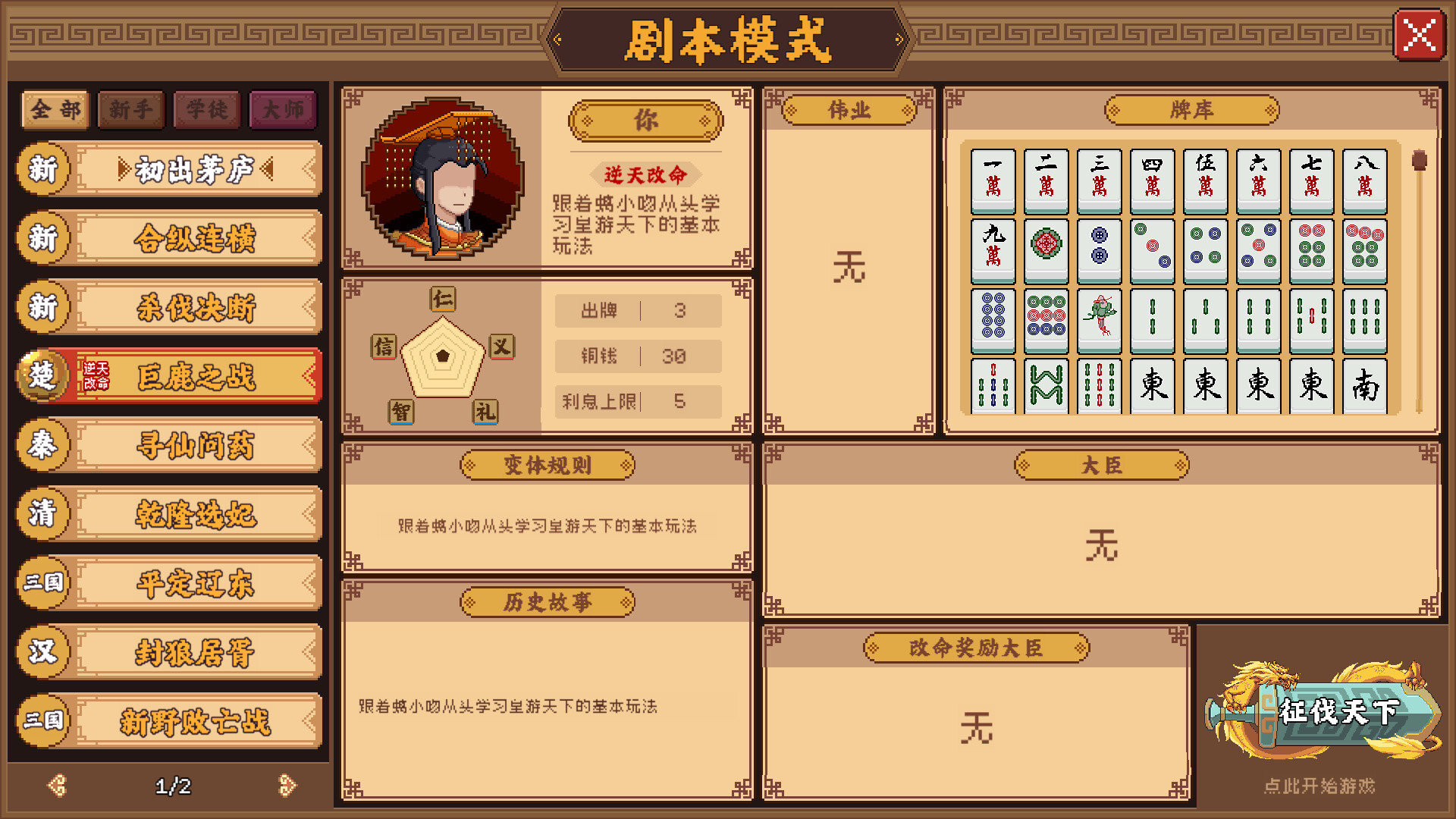Enable the 大师 difficulty filter

point(282,108)
